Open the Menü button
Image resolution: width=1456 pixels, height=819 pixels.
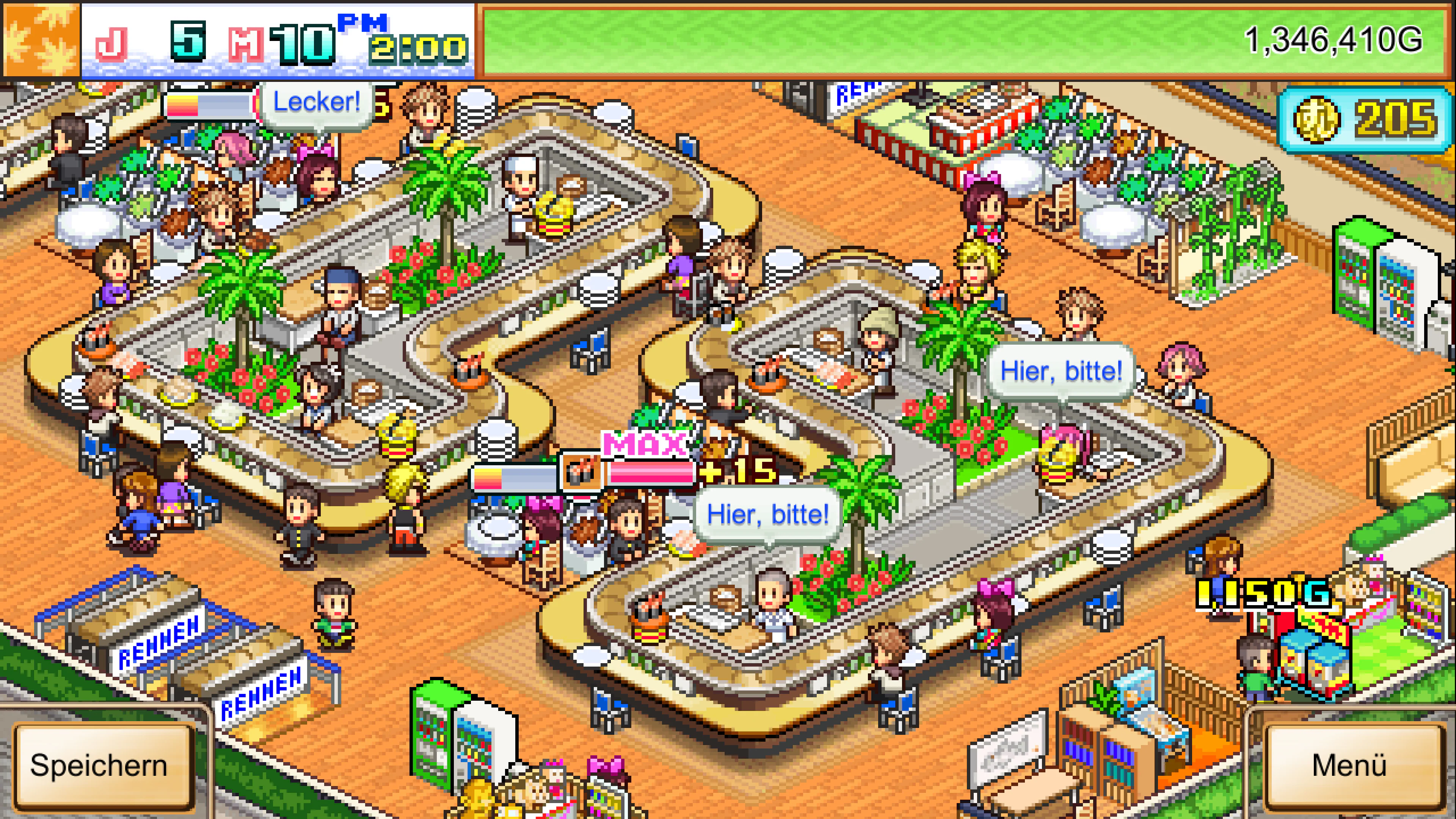[x=1349, y=766]
